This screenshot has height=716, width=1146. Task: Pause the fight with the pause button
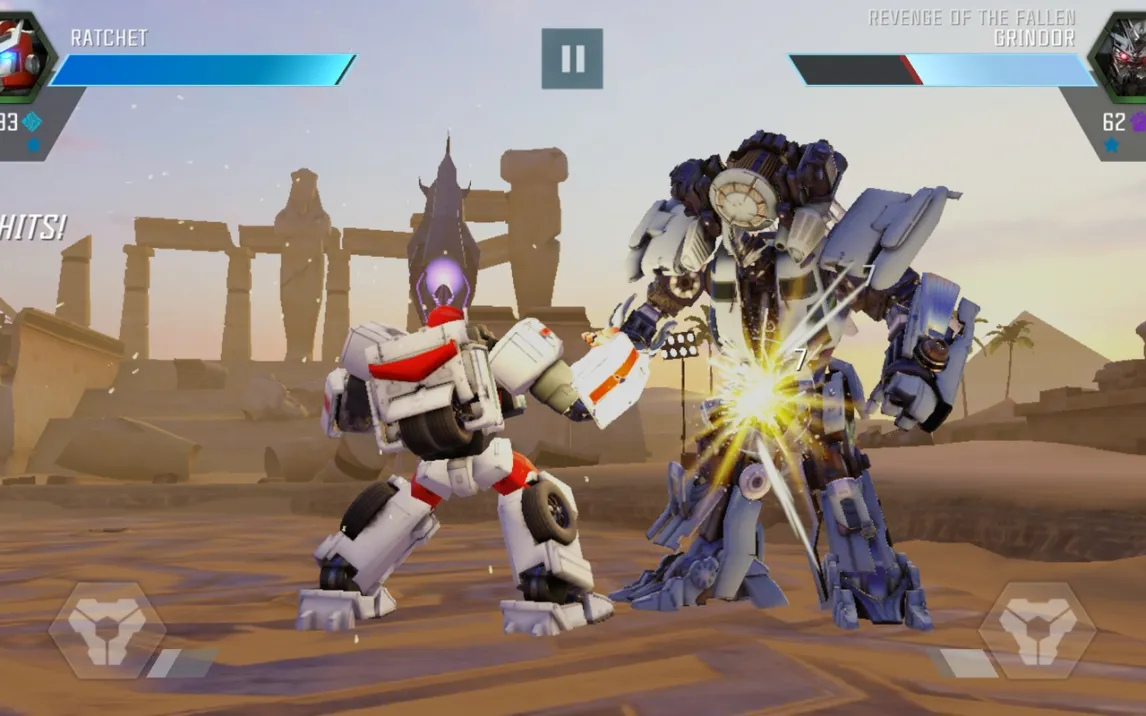click(x=572, y=59)
